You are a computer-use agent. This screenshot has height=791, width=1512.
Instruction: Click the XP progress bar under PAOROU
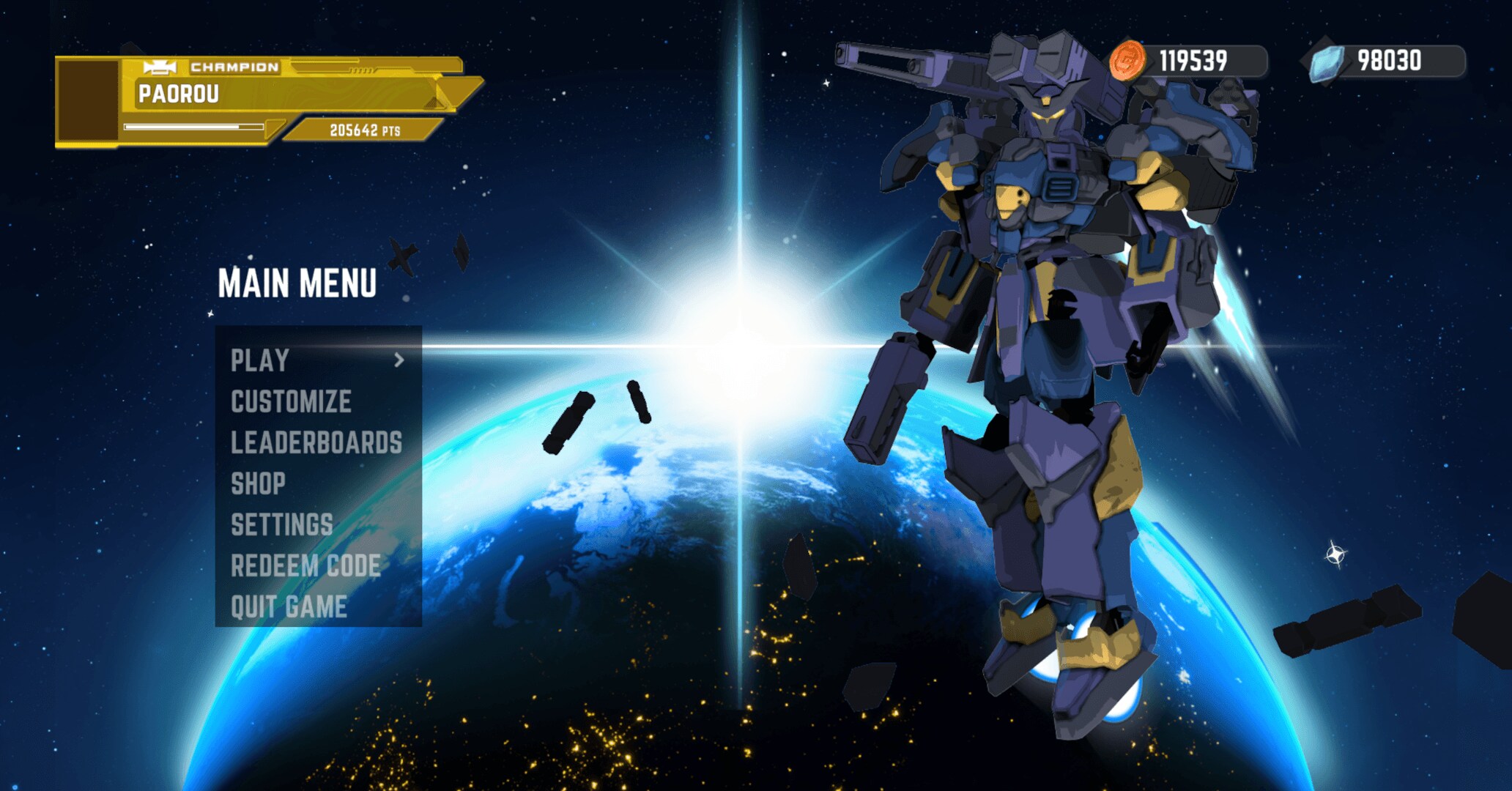(x=194, y=126)
